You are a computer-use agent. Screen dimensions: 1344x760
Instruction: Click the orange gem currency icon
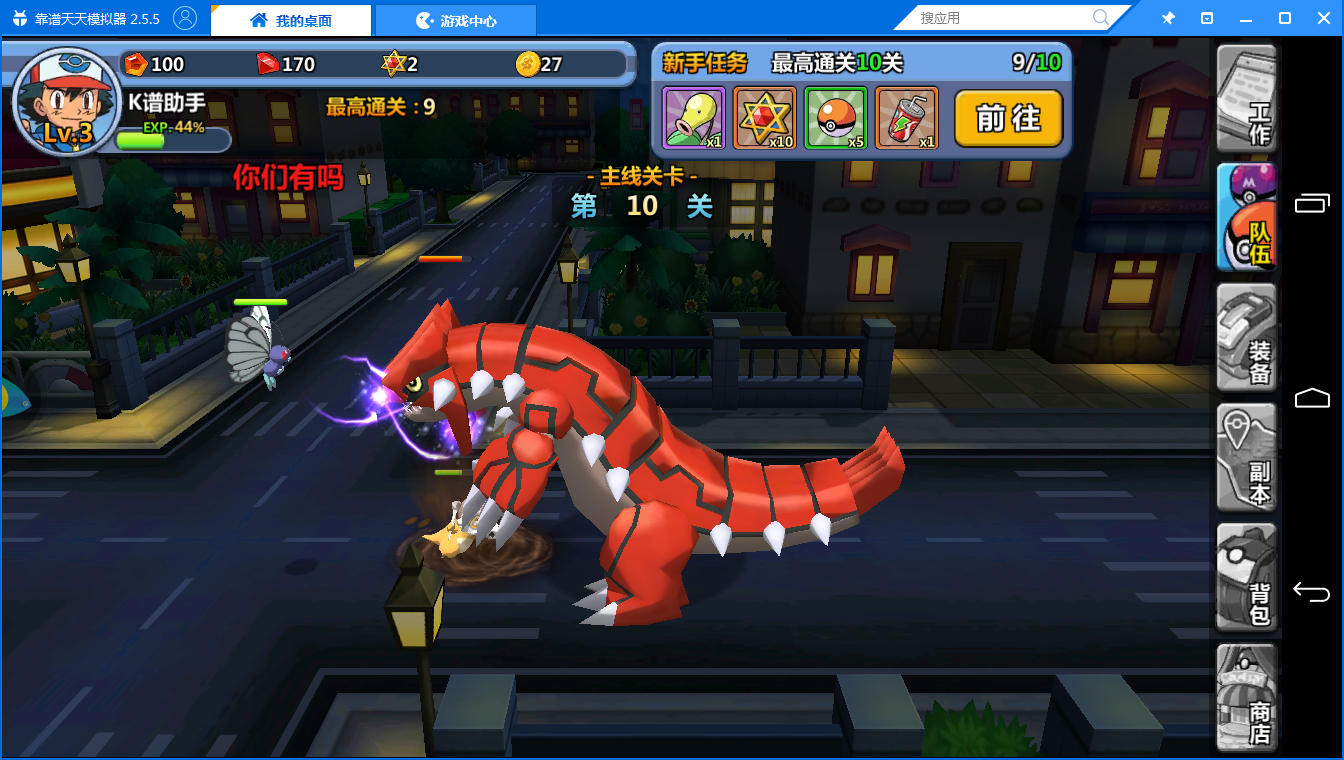[136, 64]
